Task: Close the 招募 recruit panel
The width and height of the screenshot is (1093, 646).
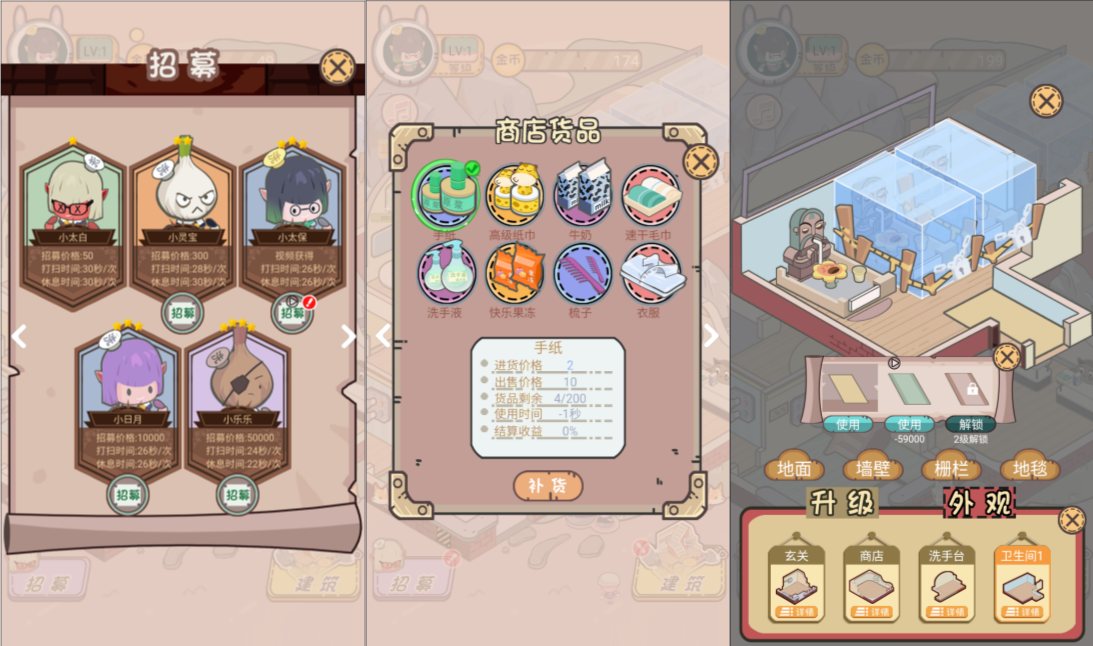Action: tap(339, 68)
